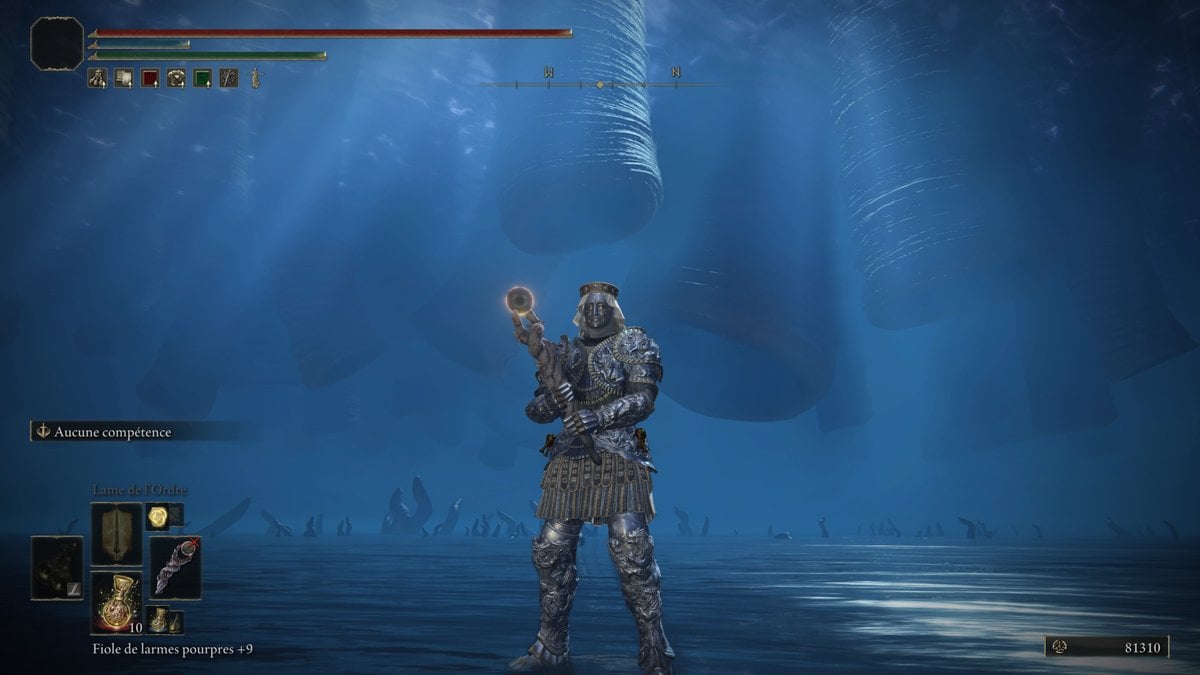Pick the small queued flask icon below the staff
This screenshot has height=675, width=1200.
pos(158,620)
